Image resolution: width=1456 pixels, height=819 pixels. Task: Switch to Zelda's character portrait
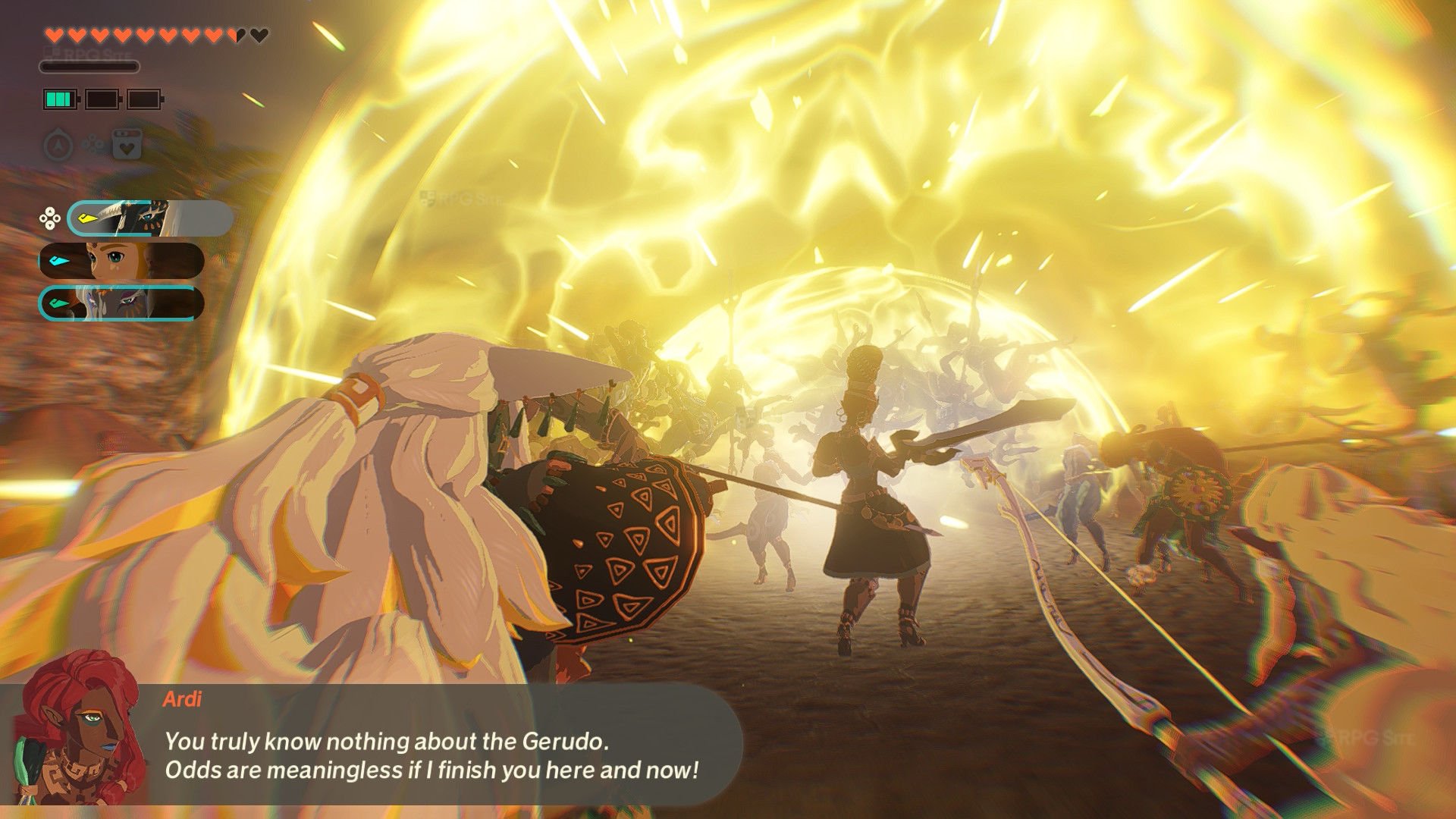pyautogui.click(x=122, y=261)
